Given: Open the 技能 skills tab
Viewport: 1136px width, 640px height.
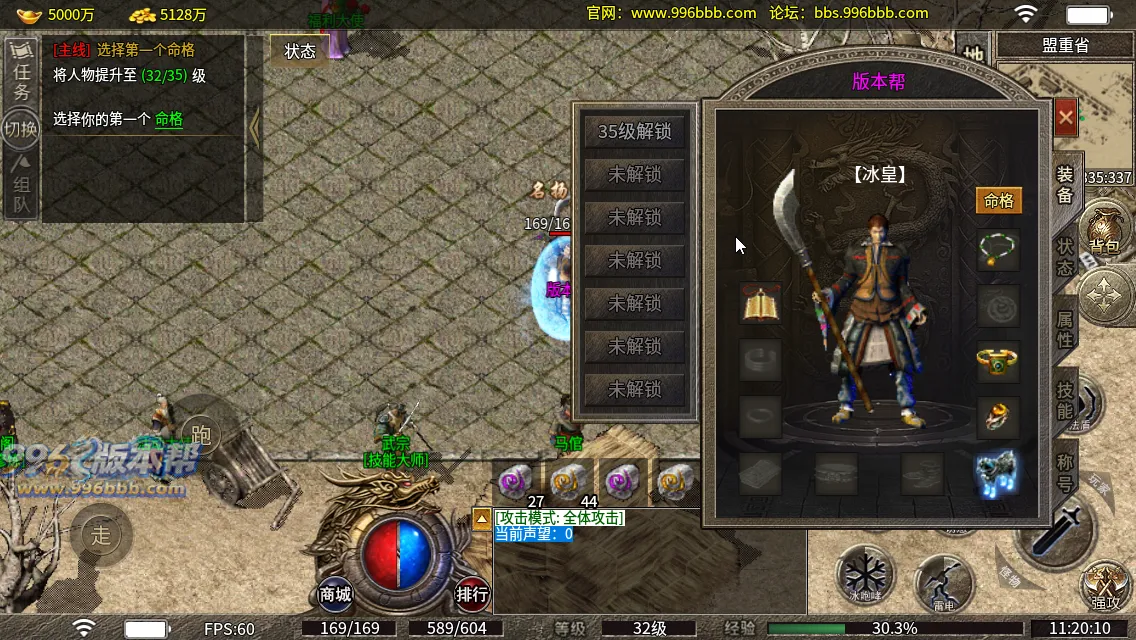Looking at the screenshot, I should pos(1065,399).
